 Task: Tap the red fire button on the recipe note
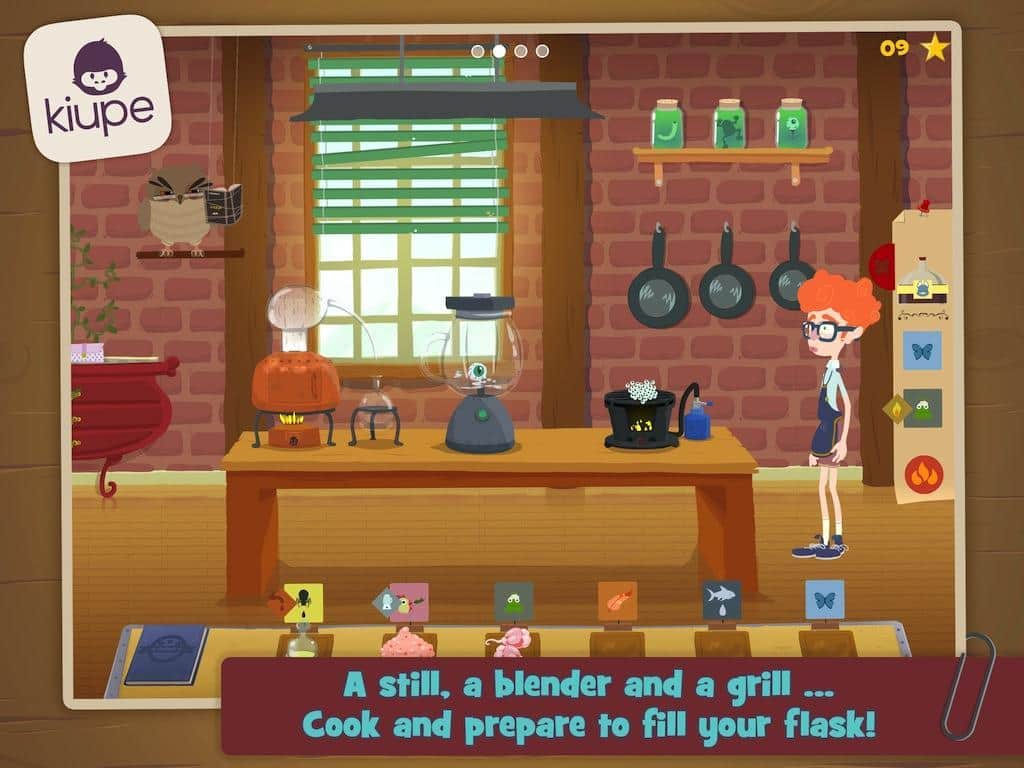click(x=924, y=473)
